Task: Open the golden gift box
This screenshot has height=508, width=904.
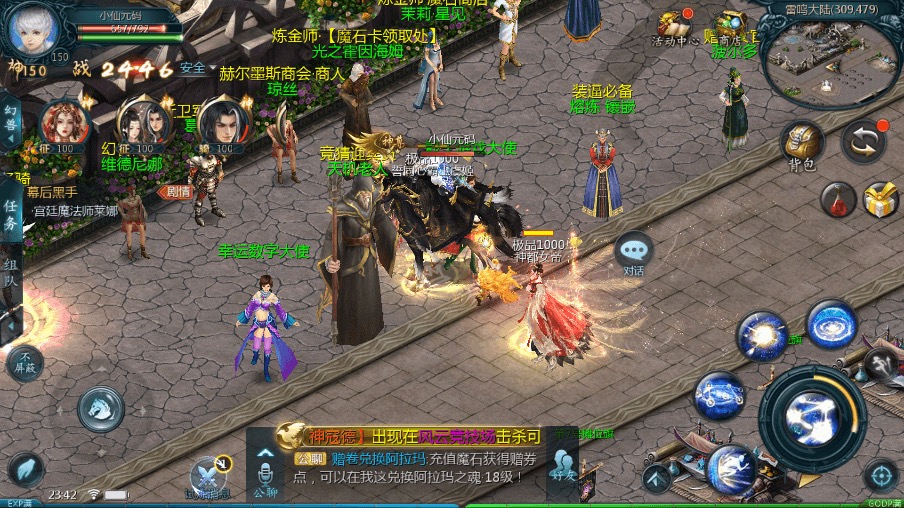Action: click(x=881, y=199)
